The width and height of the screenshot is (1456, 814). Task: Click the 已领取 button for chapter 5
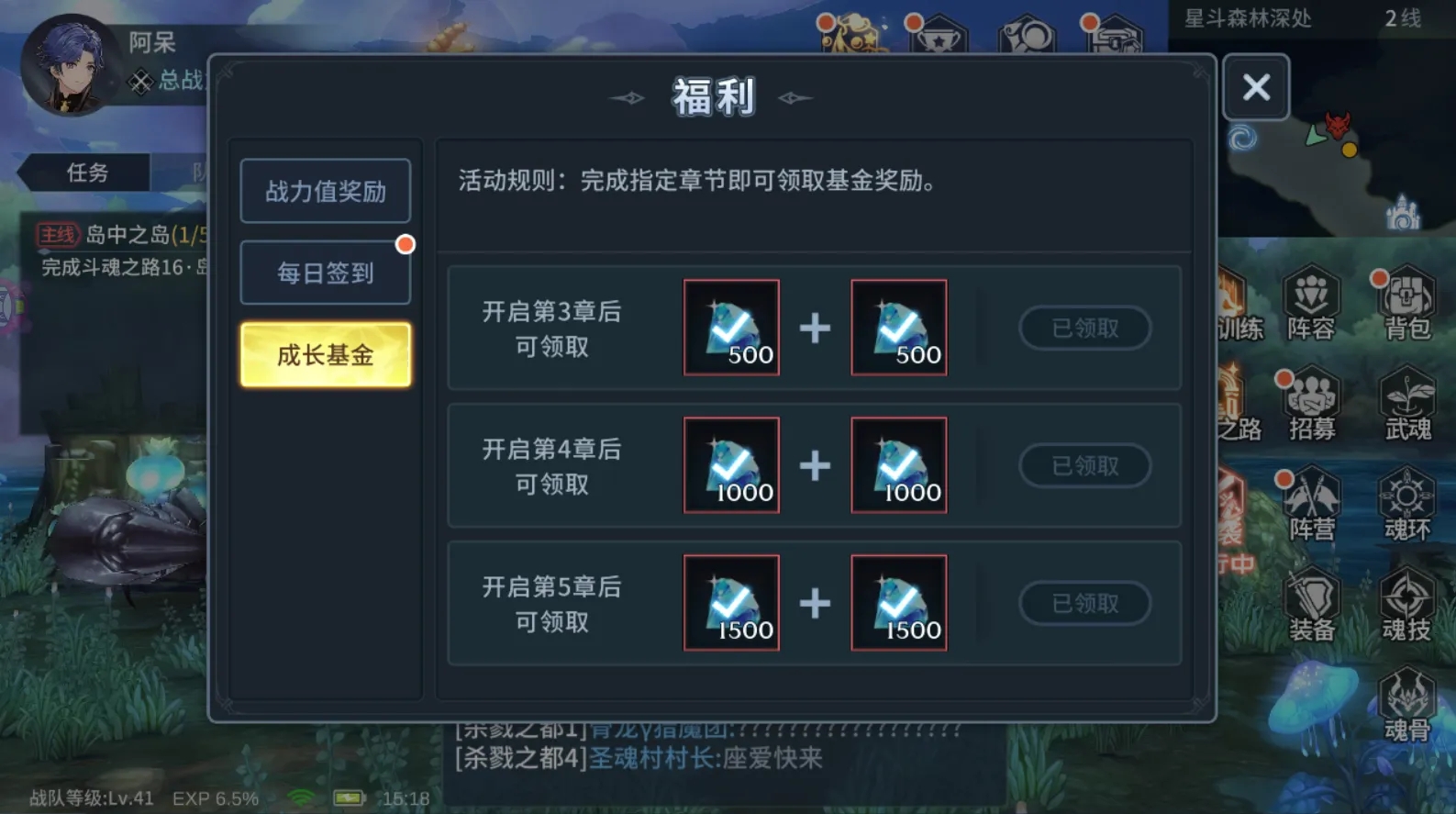(1085, 604)
